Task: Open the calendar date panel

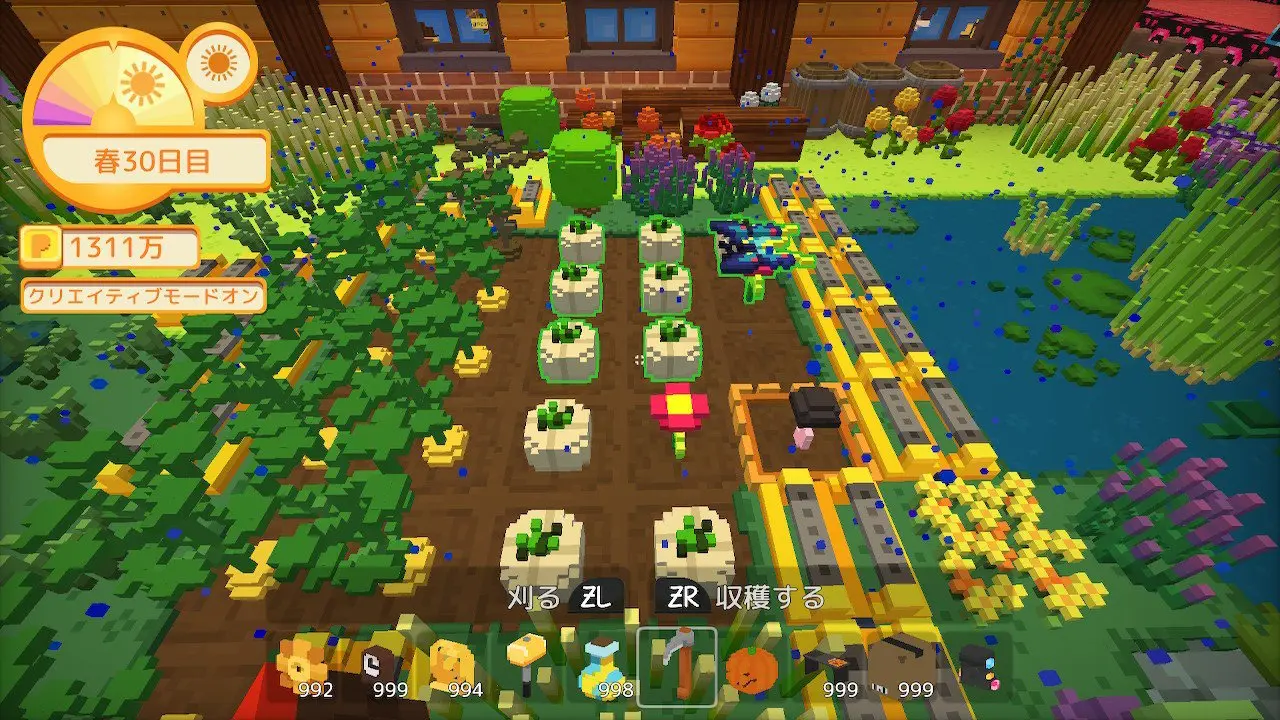Action: pyautogui.click(x=156, y=163)
